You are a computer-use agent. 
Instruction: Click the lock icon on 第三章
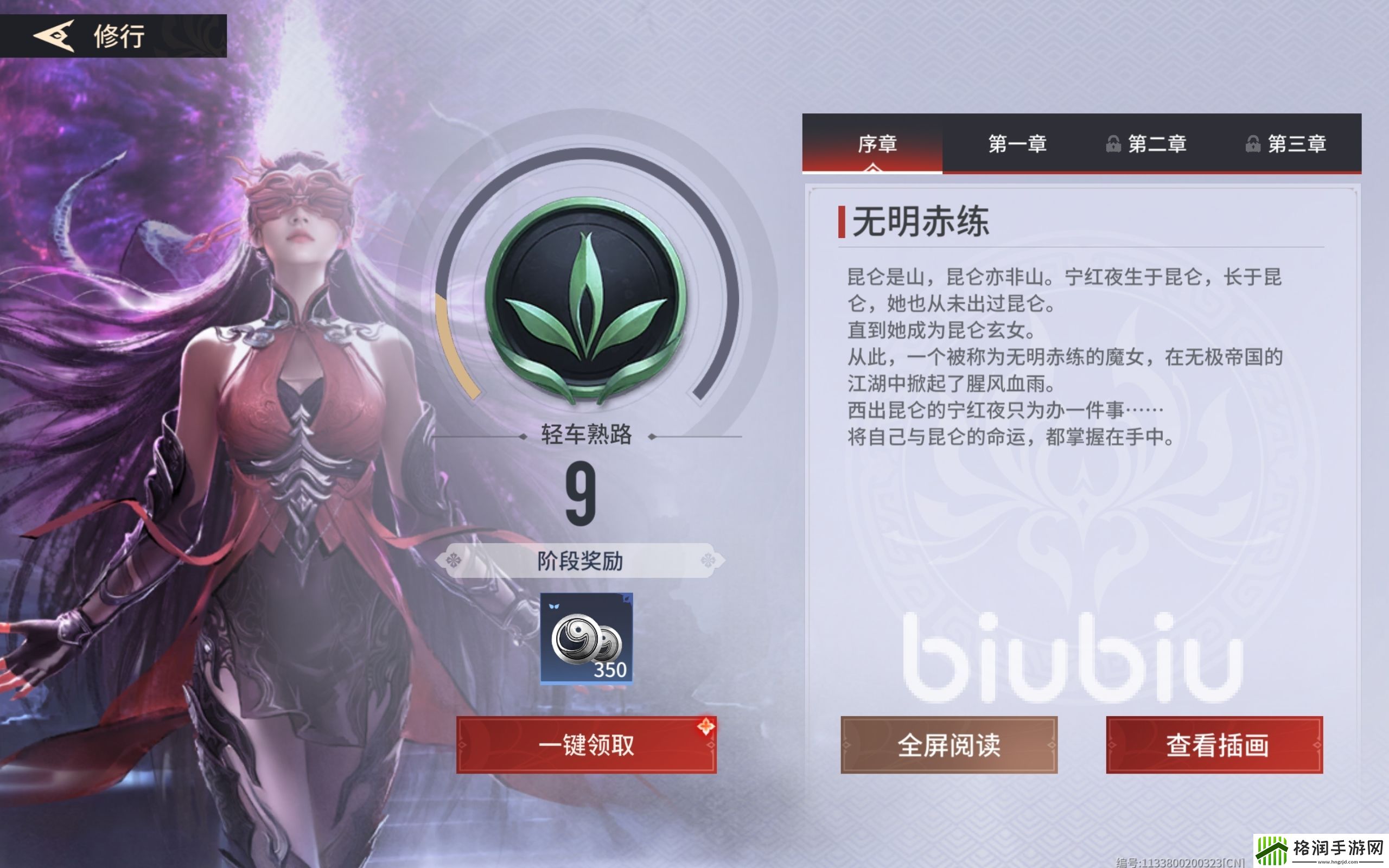[1252, 145]
